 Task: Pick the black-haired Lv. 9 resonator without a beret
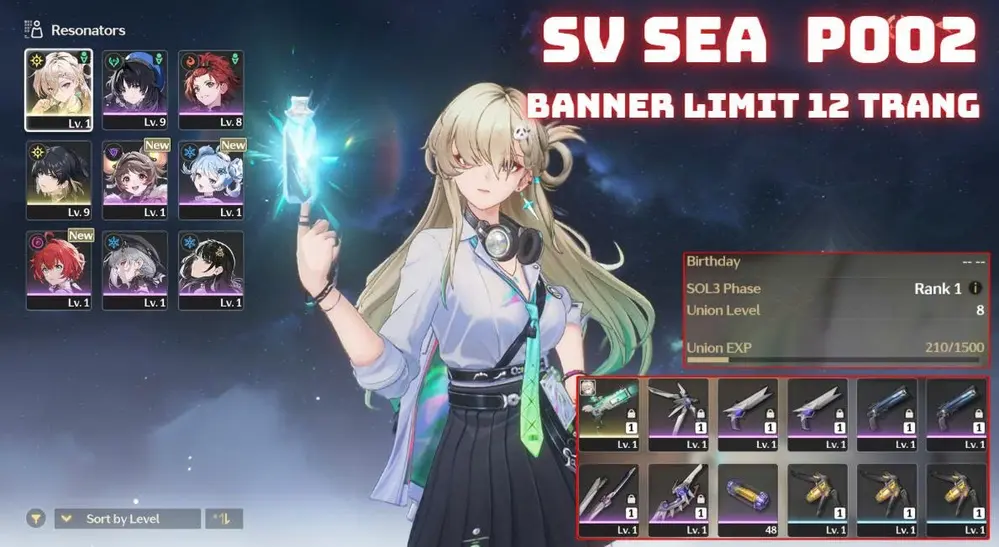pos(58,172)
